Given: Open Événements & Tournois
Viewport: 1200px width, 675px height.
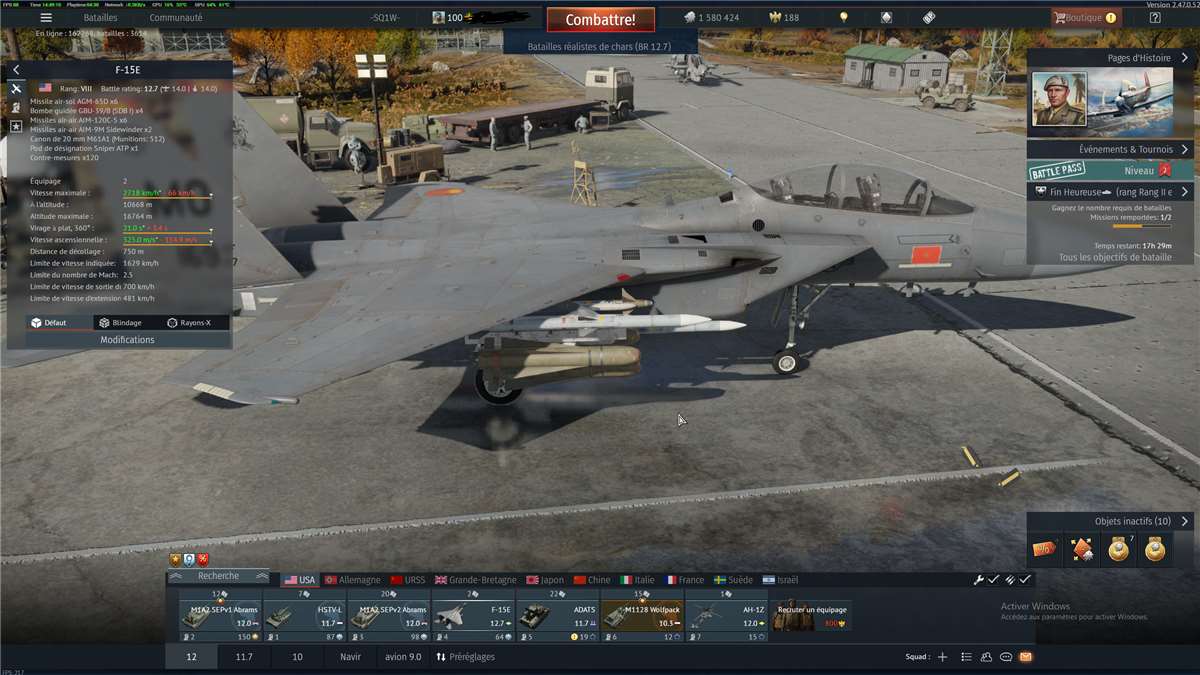Looking at the screenshot, I should pos(1110,149).
